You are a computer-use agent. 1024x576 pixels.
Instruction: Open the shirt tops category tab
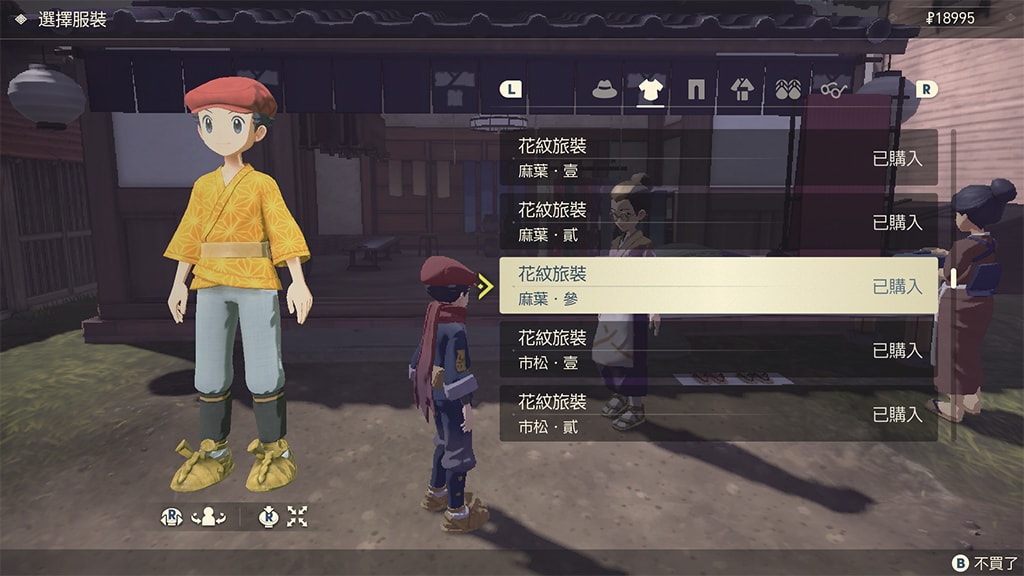pos(650,90)
